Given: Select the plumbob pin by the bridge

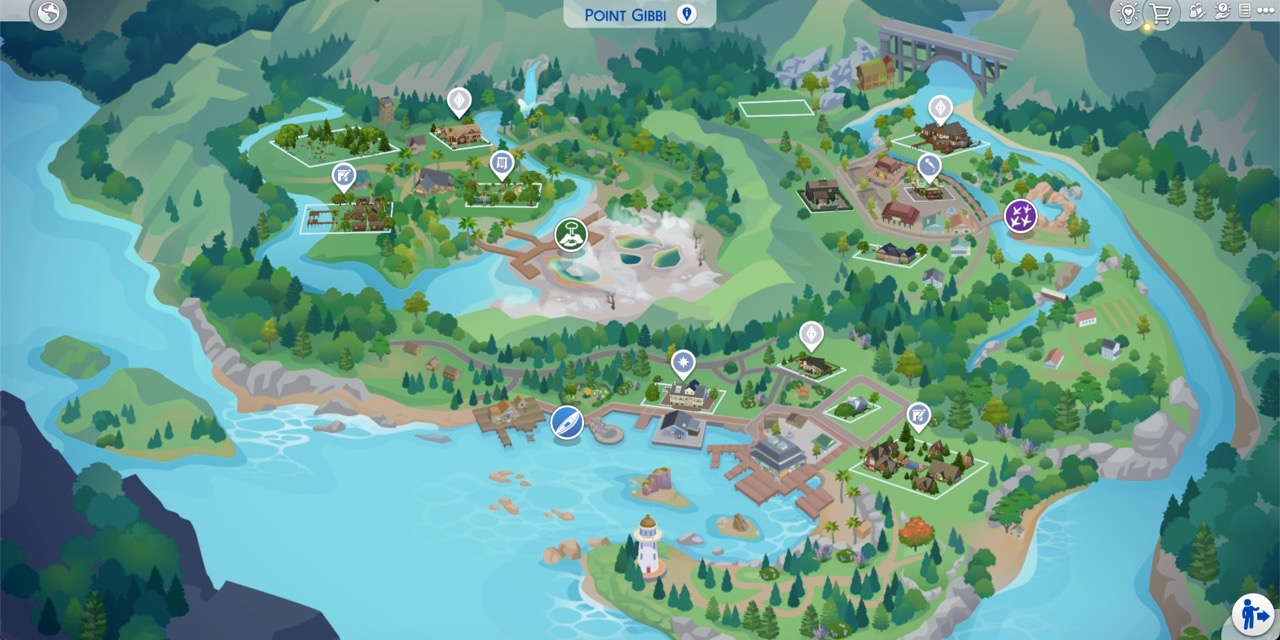Looking at the screenshot, I should pos(939,108).
